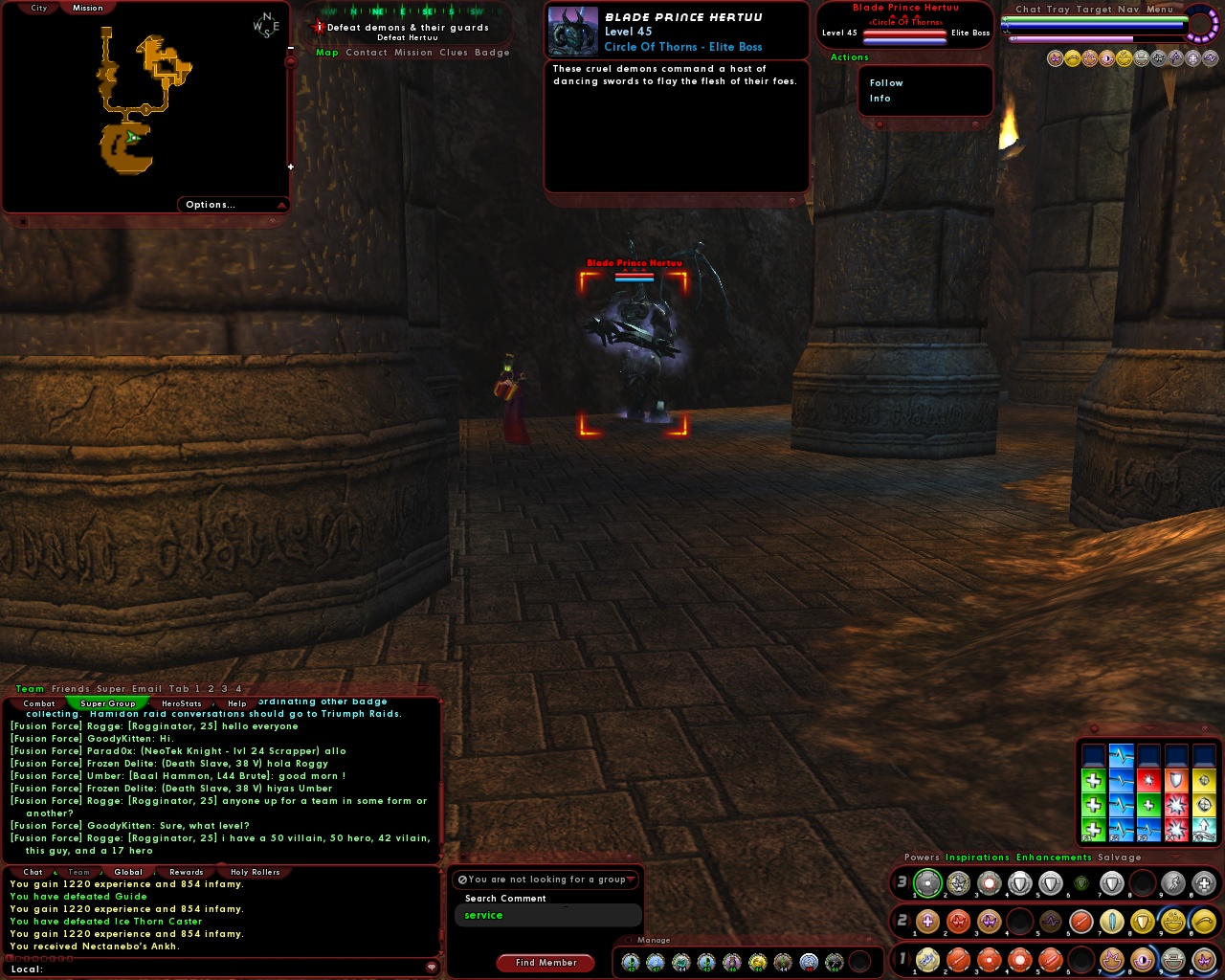Switch to the Enhancements tray tab
The width and height of the screenshot is (1225, 980).
click(1054, 857)
